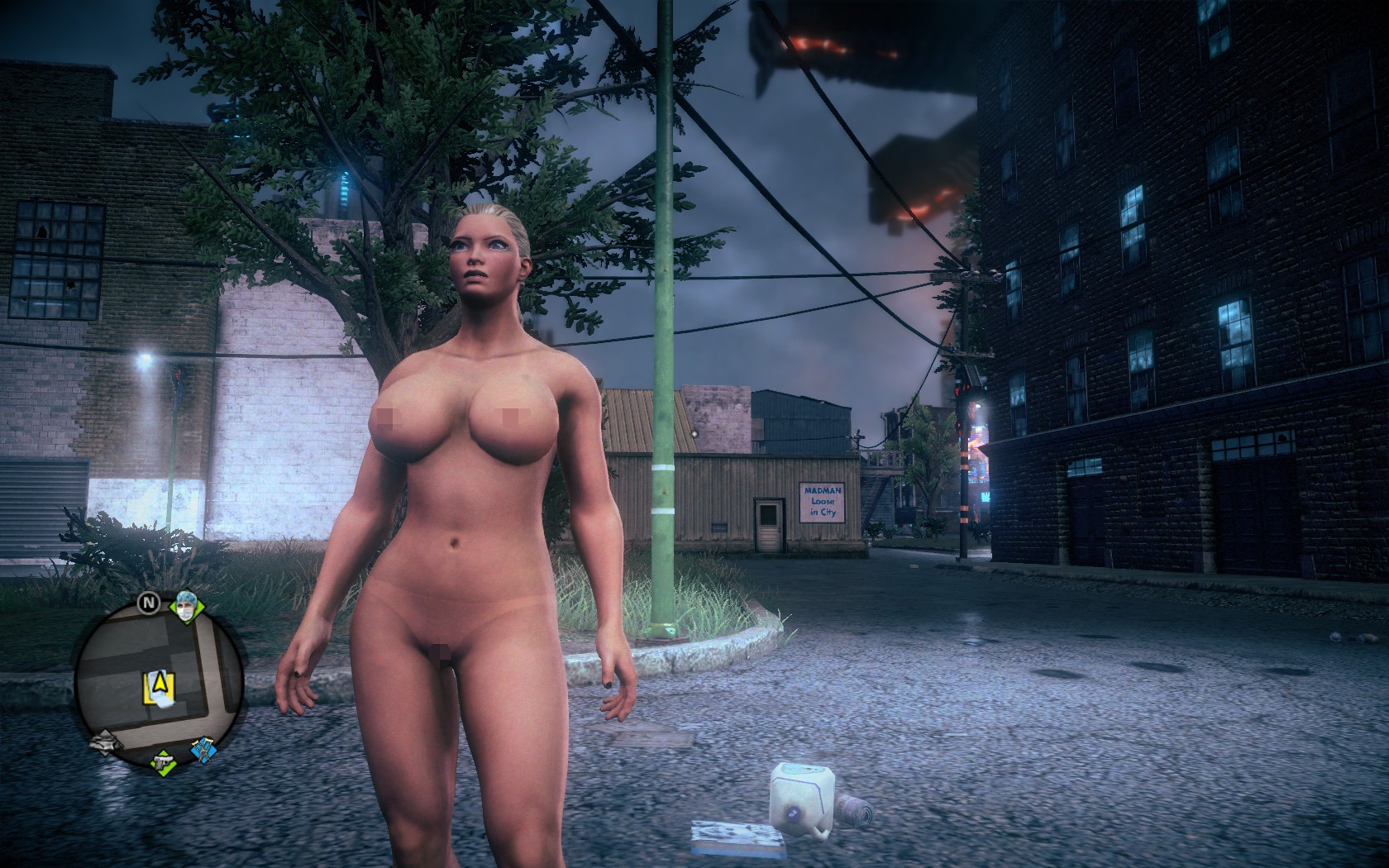Click the north compass indicator
This screenshot has height=868, width=1389.
(x=148, y=604)
